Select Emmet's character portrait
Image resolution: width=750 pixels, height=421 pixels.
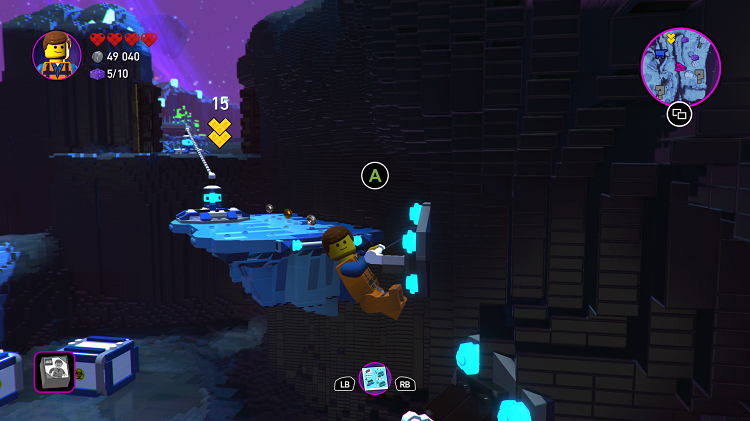coord(57,54)
